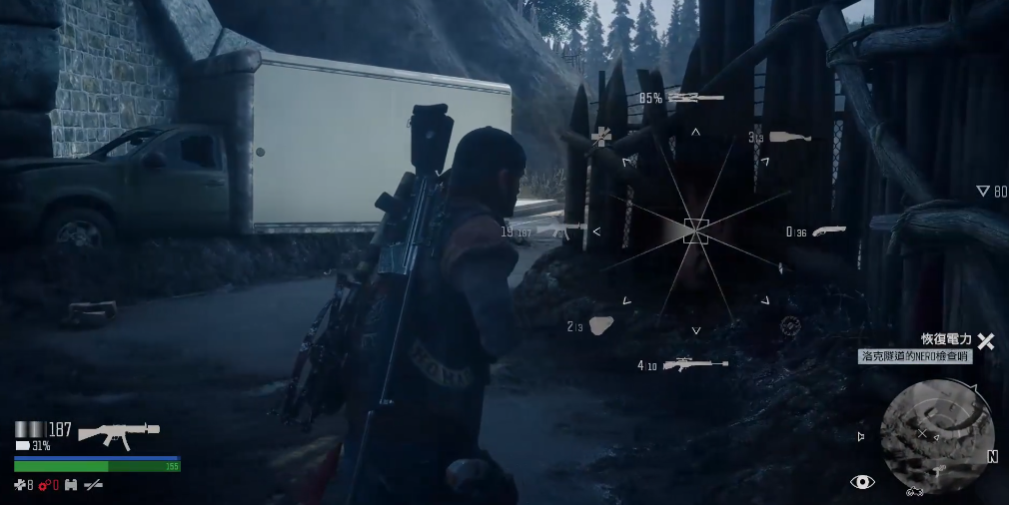Select the Restore Power objective tracker
The width and height of the screenshot is (1009, 505).
click(x=945, y=340)
